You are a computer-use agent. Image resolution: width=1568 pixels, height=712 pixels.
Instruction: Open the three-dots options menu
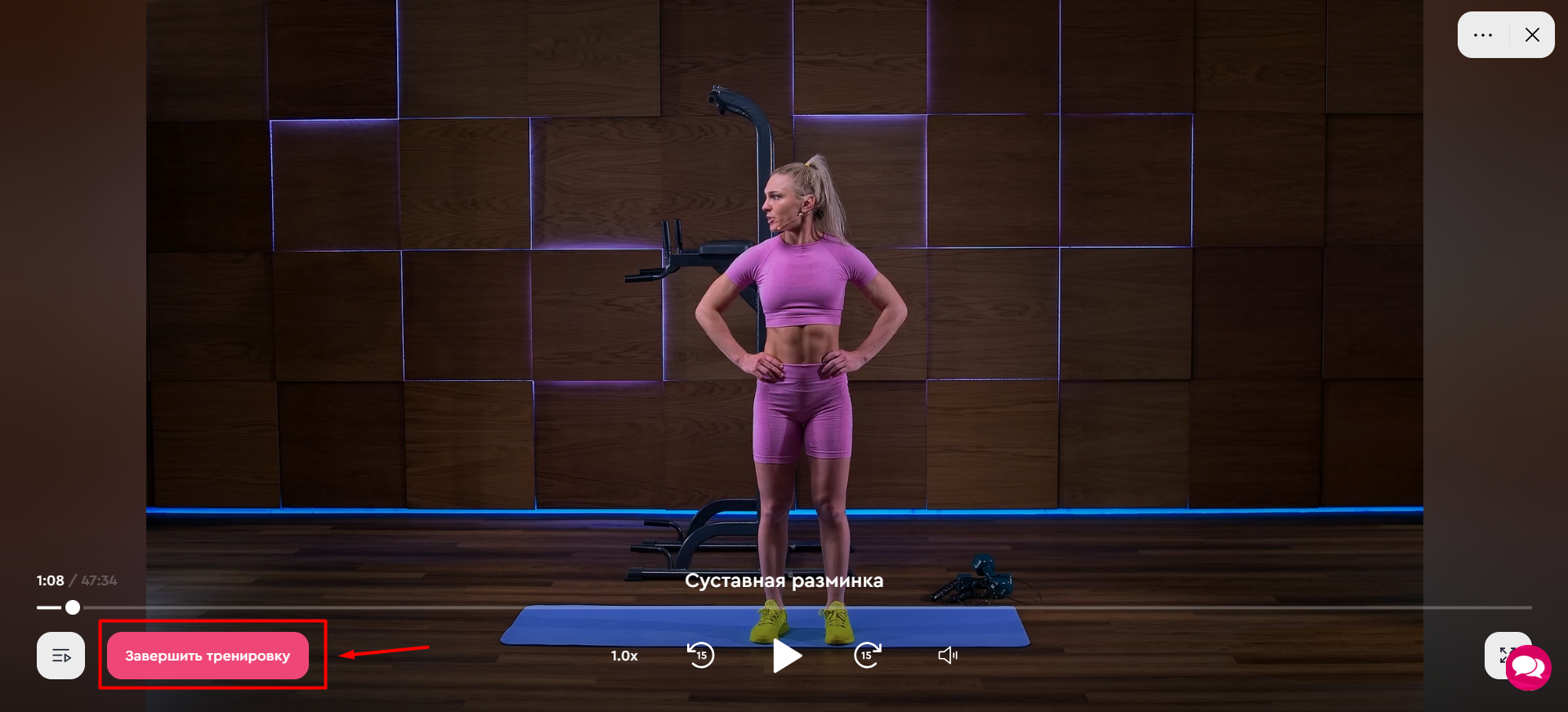pos(1483,35)
